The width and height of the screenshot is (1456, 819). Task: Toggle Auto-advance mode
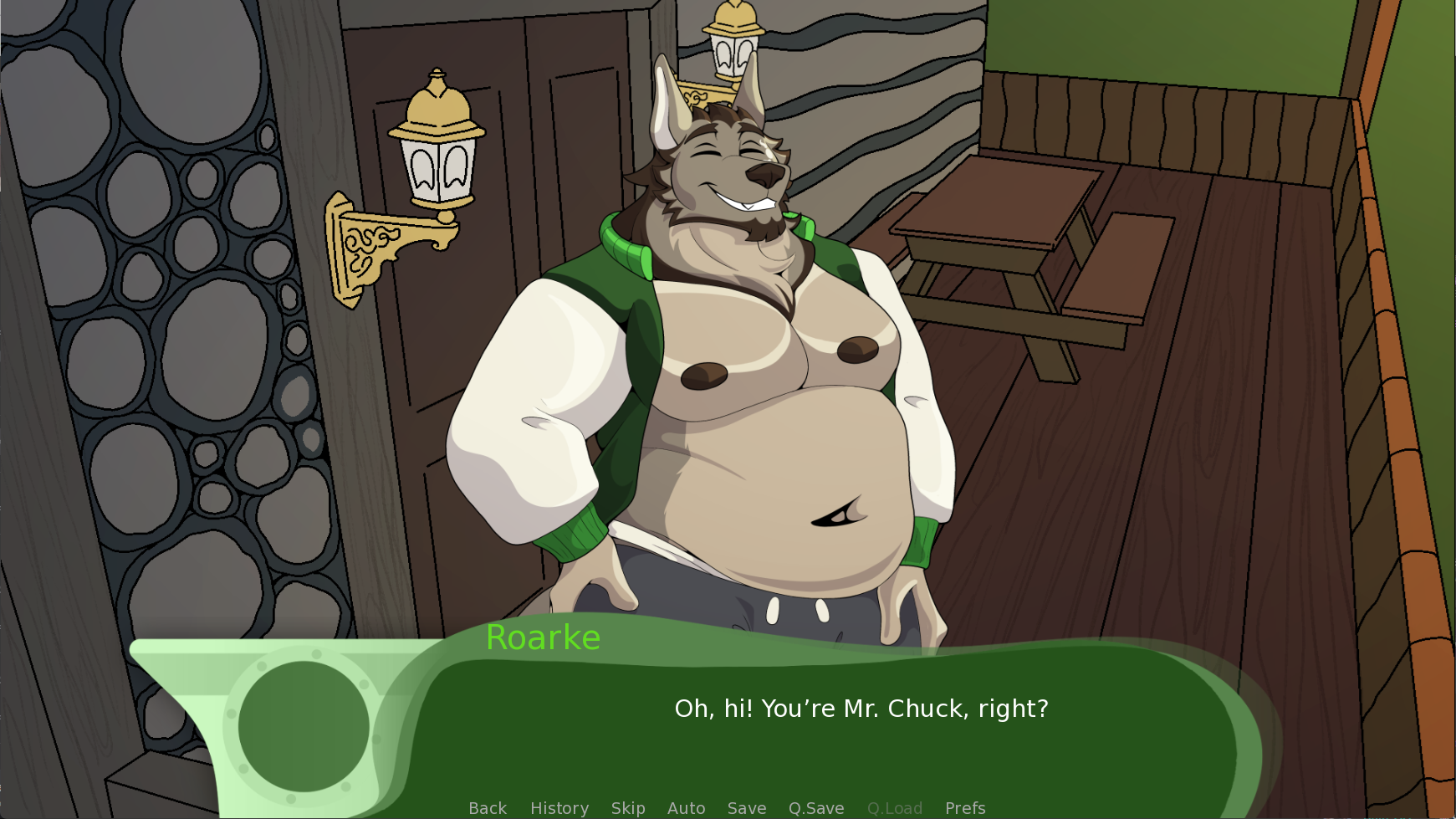click(686, 807)
